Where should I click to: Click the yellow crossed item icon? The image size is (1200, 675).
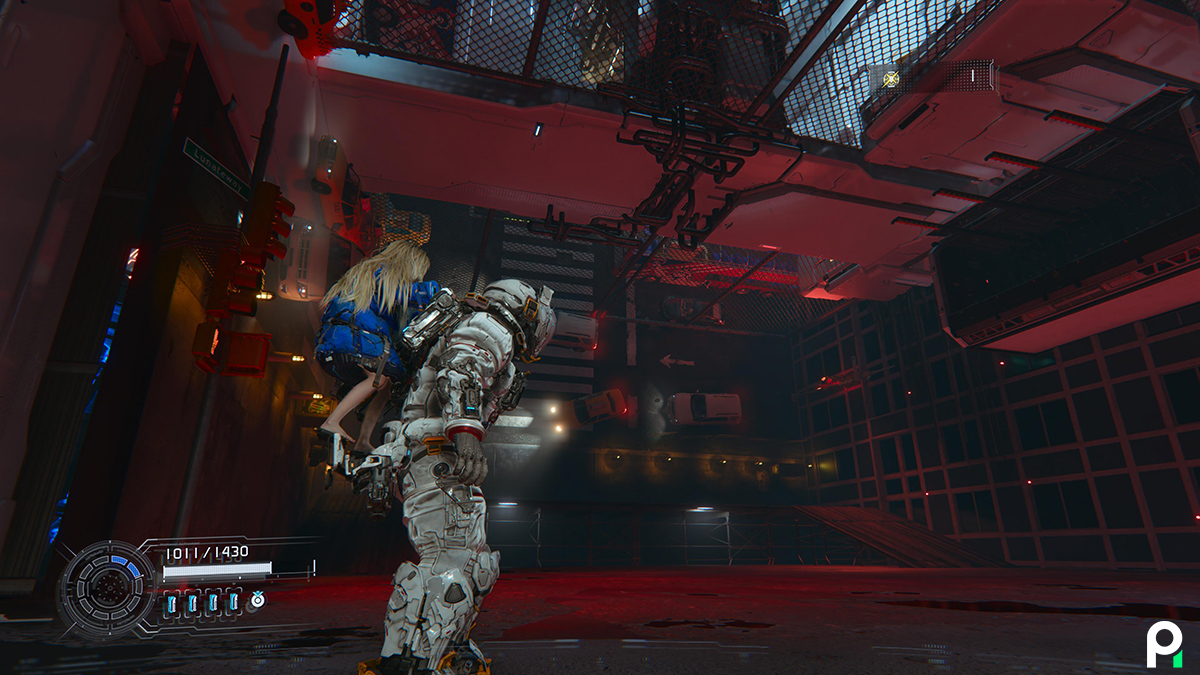(x=891, y=78)
